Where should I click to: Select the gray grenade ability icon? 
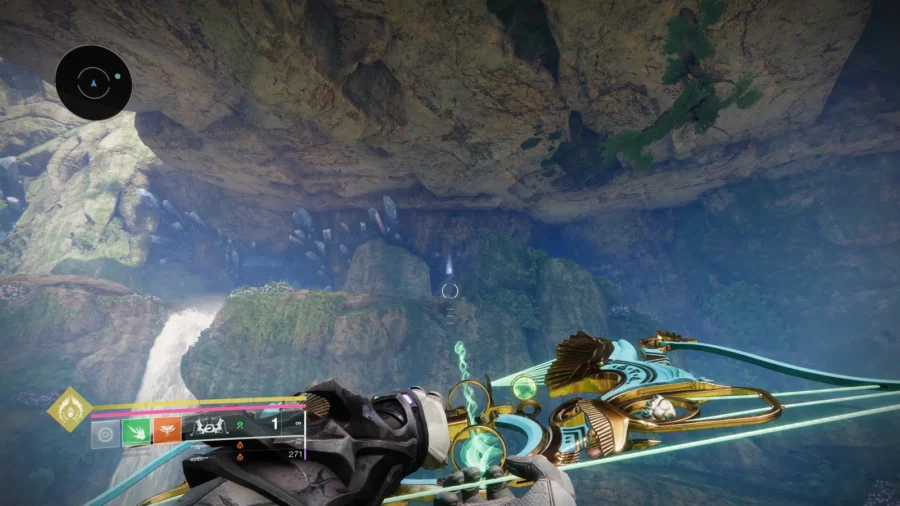coord(105,433)
